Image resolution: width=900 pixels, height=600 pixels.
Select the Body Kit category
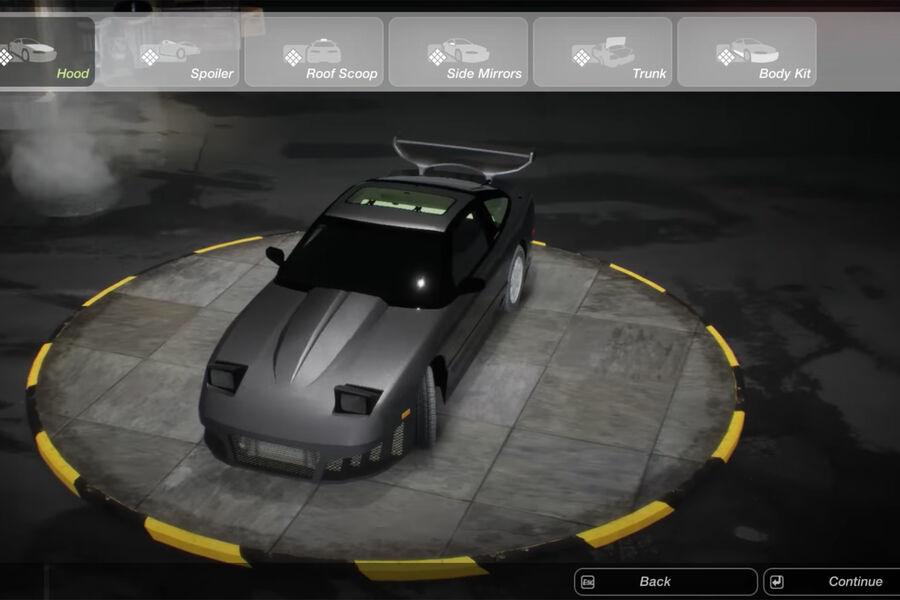tap(746, 52)
